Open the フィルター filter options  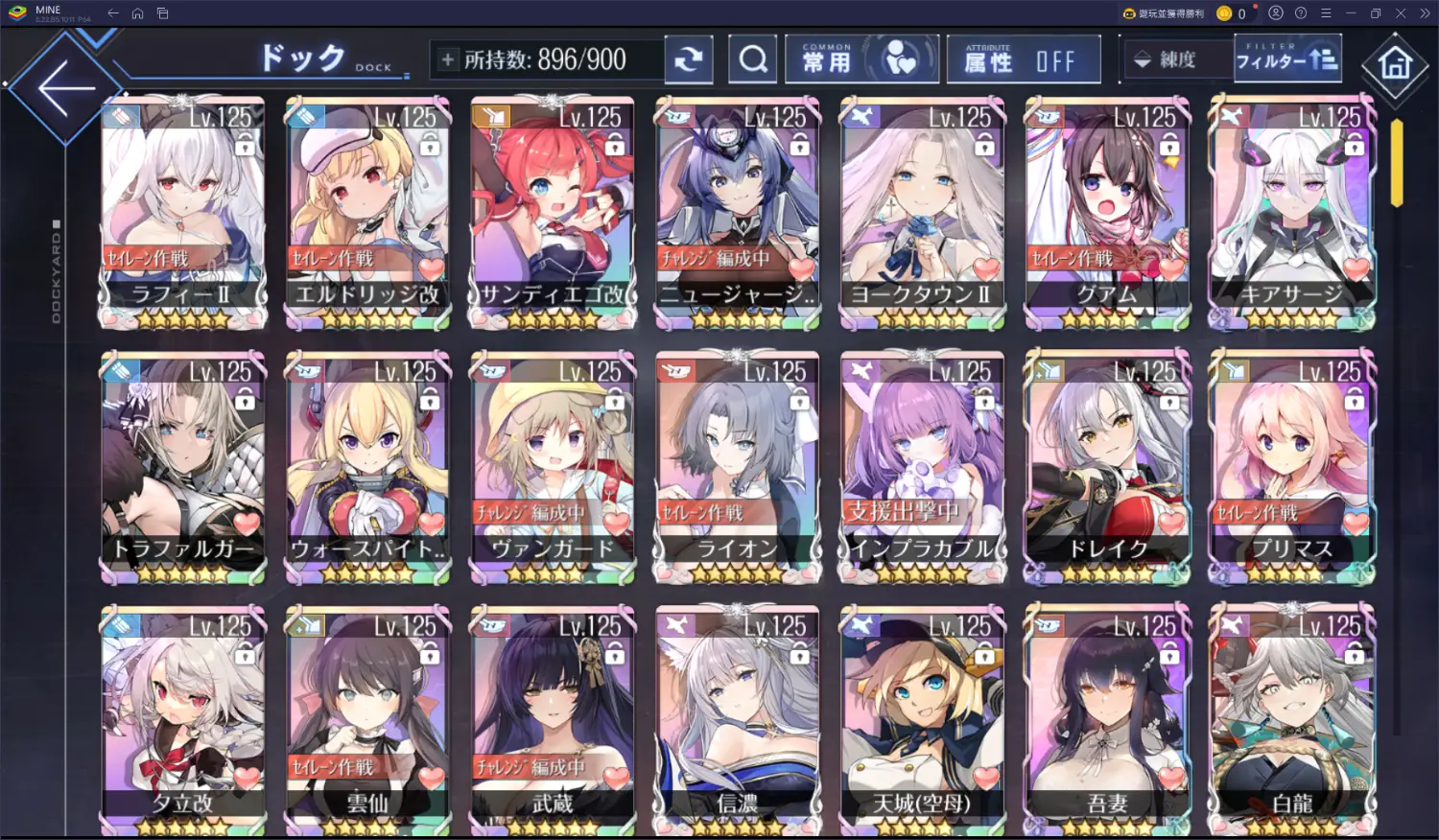point(1286,59)
